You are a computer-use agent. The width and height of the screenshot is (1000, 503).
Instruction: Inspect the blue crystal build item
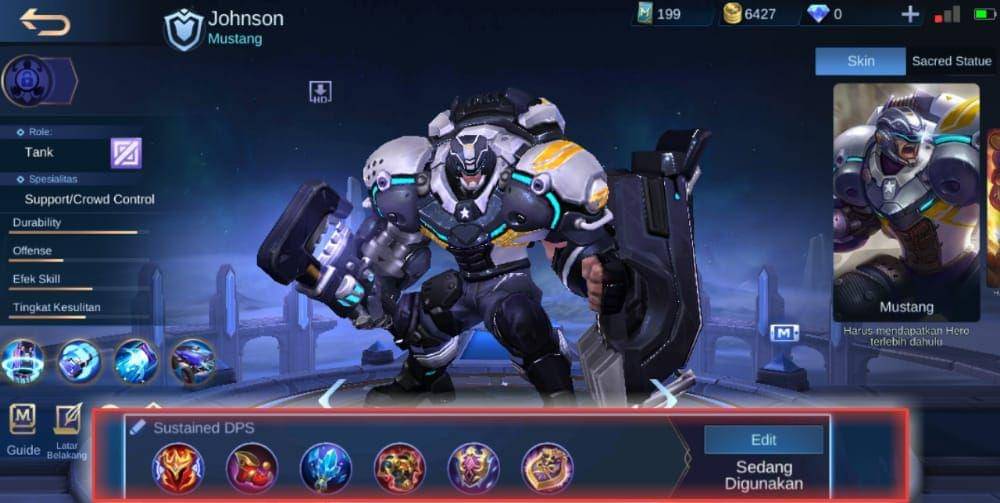(x=326, y=467)
